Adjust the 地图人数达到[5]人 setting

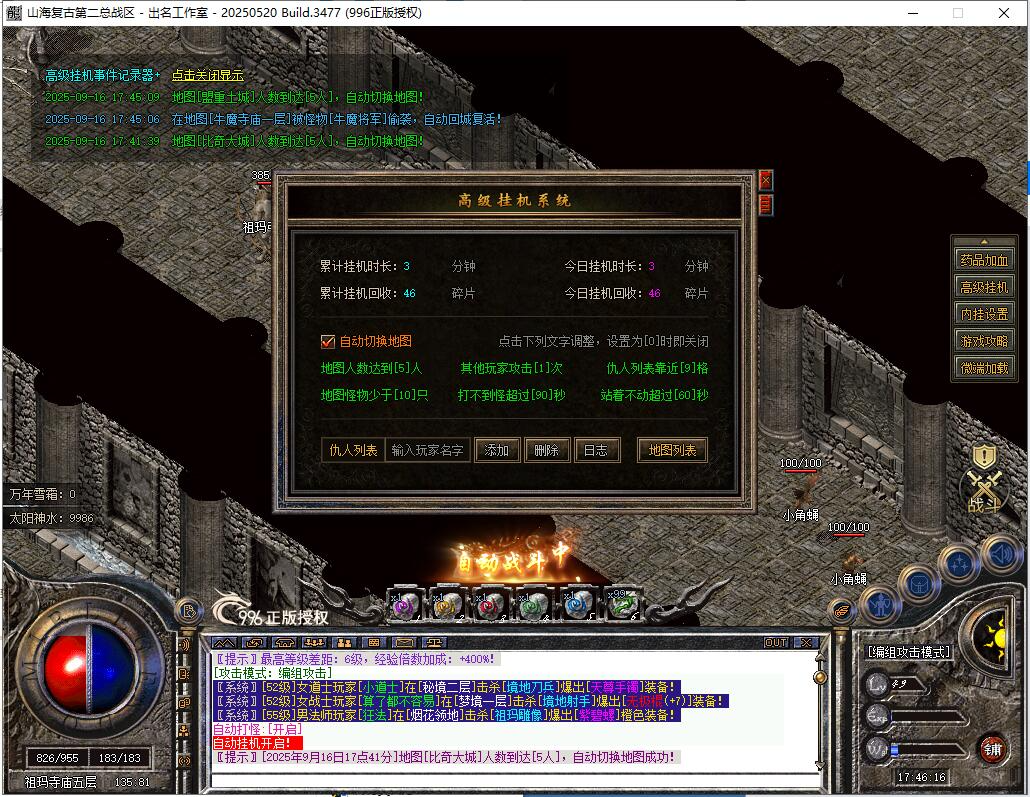[x=371, y=368]
